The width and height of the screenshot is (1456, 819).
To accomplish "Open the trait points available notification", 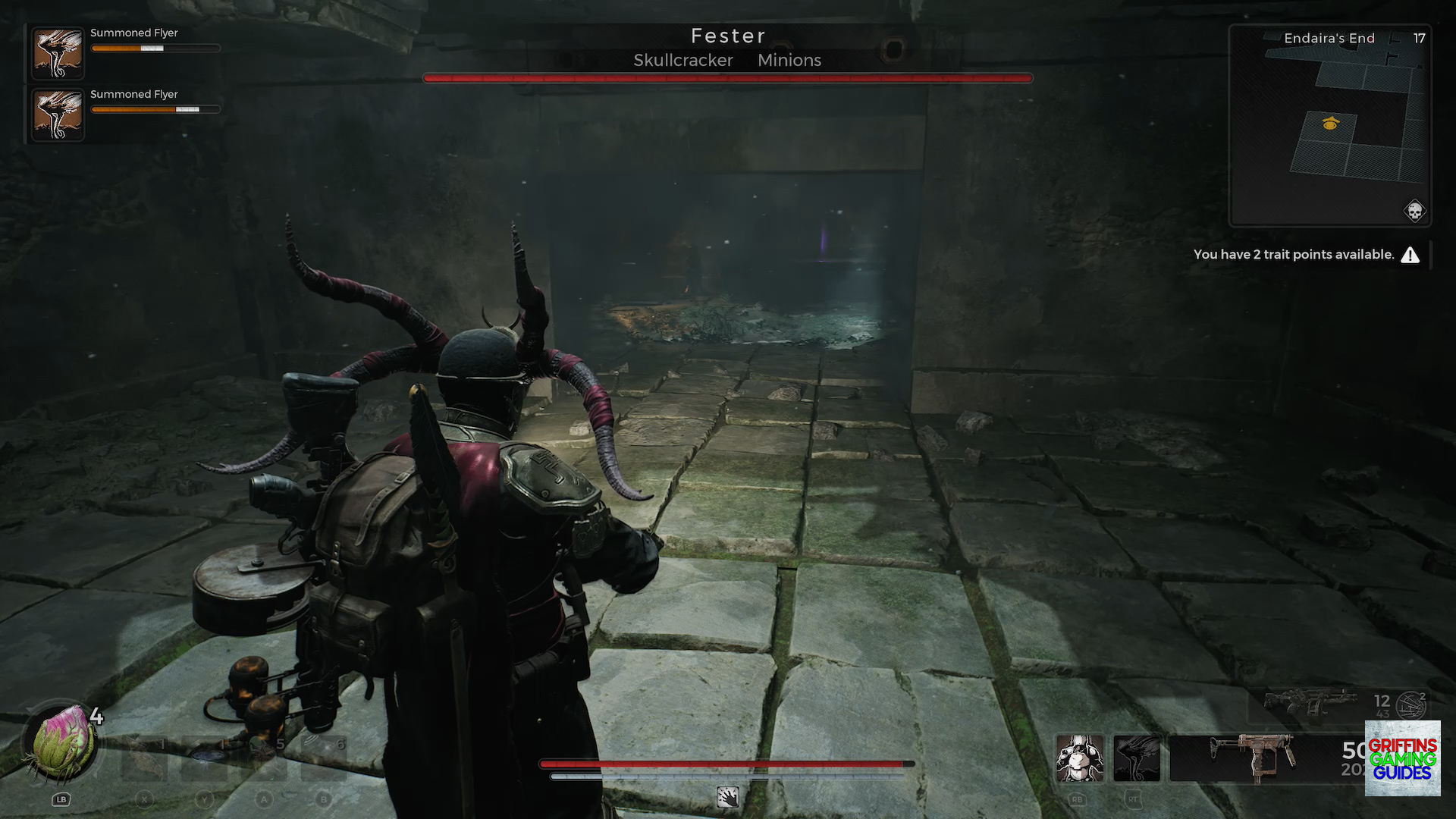I will 1306,255.
